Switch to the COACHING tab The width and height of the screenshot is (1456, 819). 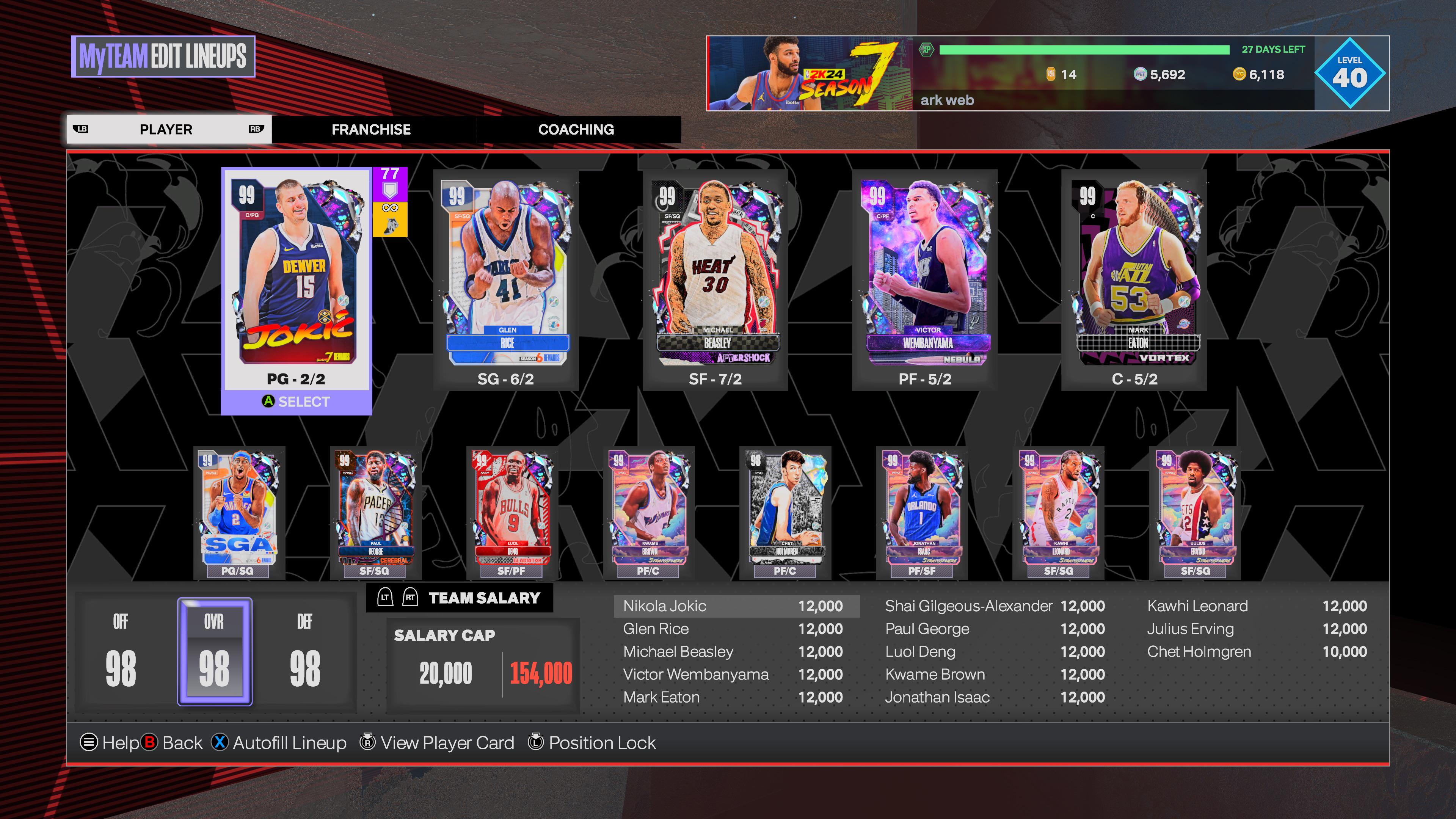(576, 129)
